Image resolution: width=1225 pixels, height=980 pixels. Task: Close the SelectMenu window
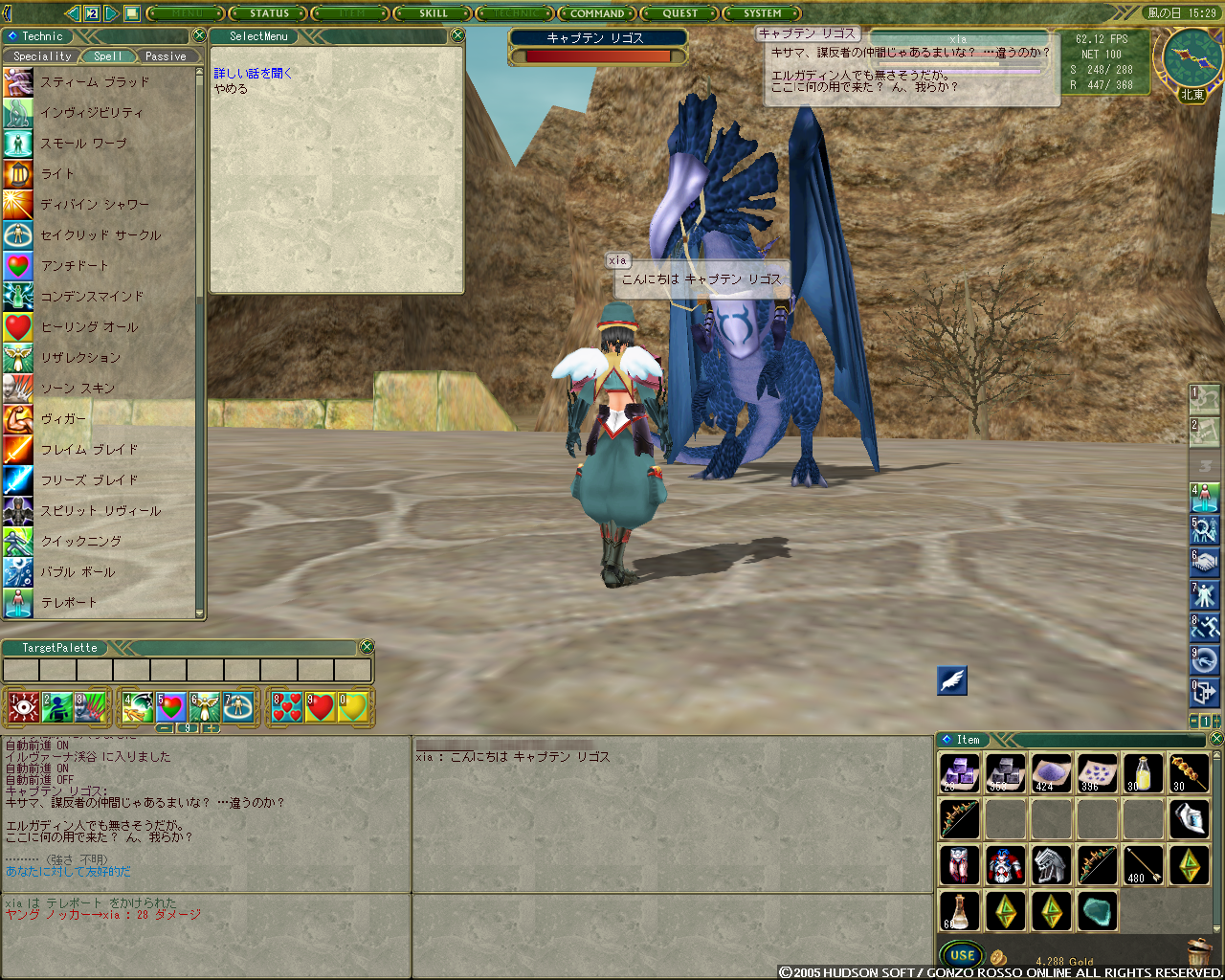tap(457, 35)
